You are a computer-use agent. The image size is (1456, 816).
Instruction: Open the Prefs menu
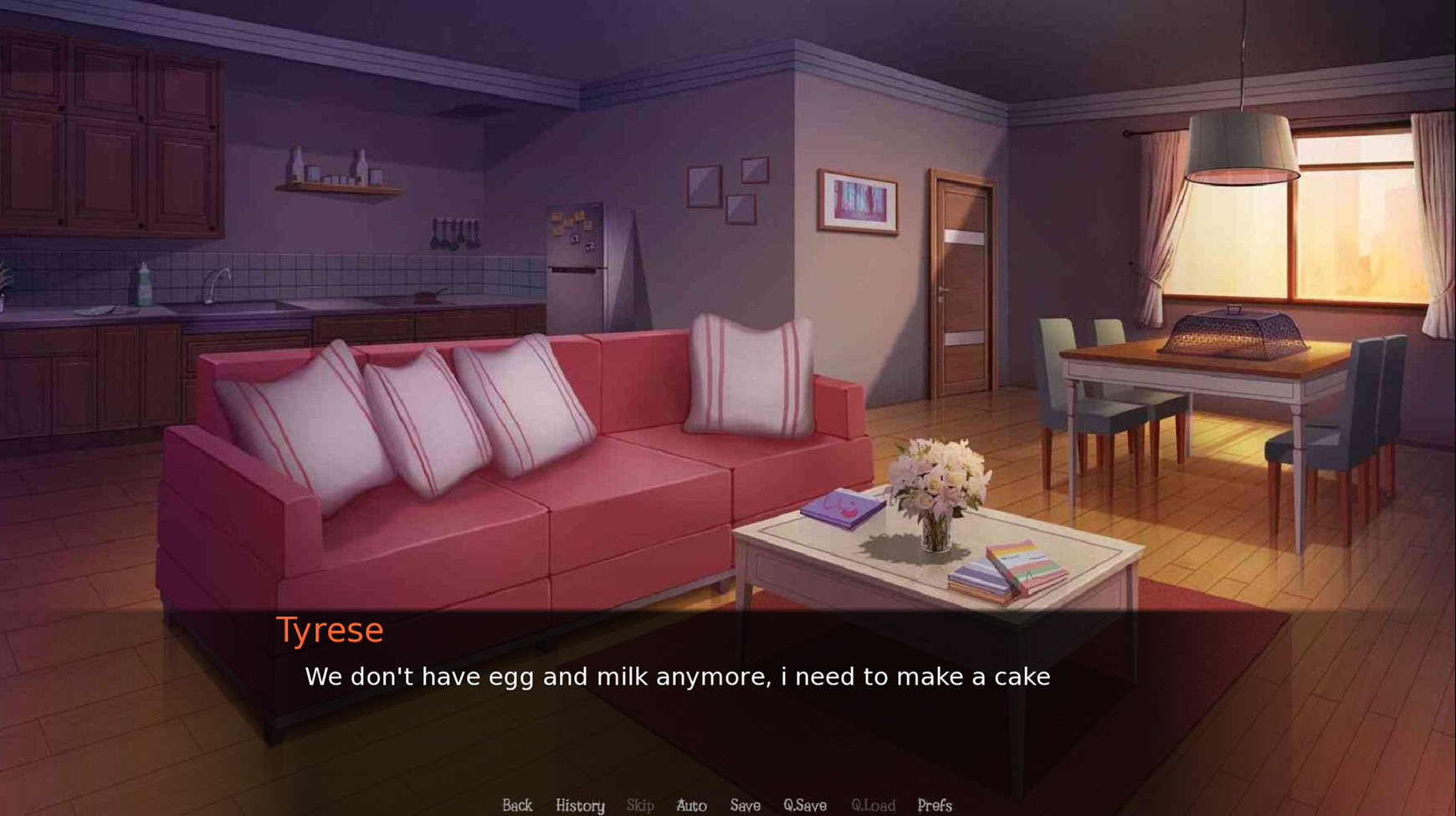point(935,805)
